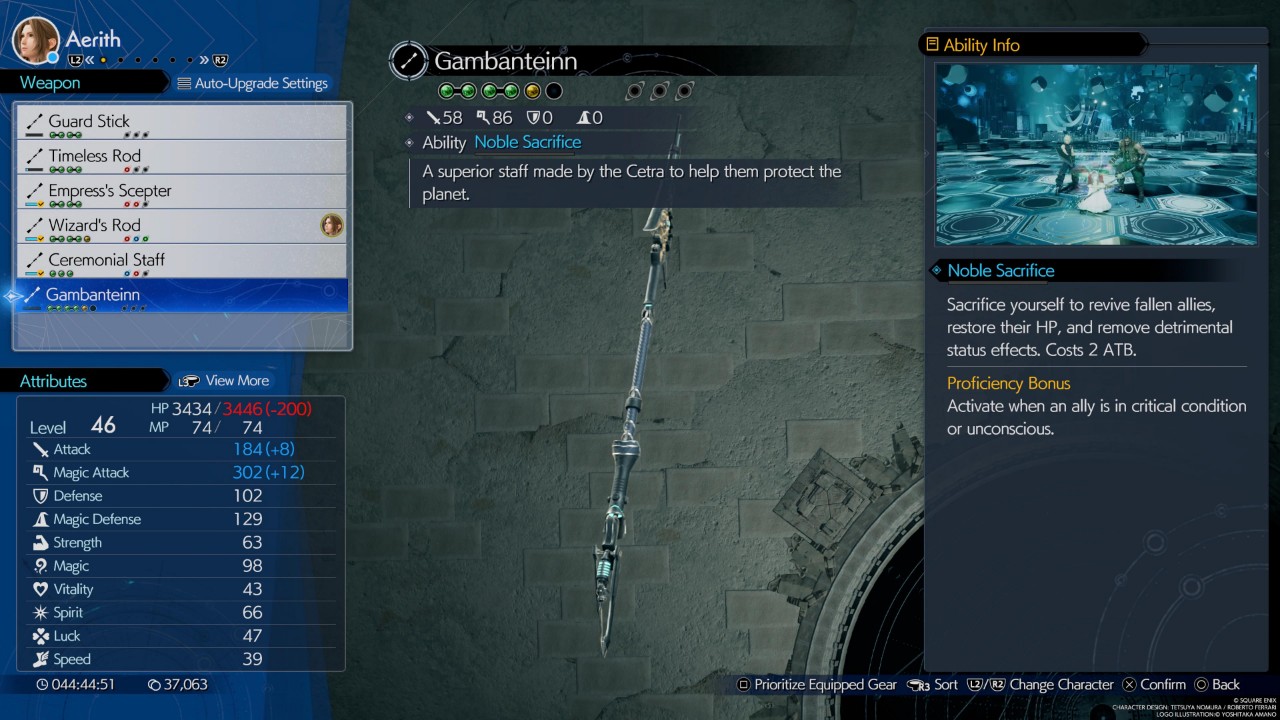Viewport: 1280px width, 720px height.
Task: Confirm the weapon selection
Action: pyautogui.click(x=1153, y=685)
